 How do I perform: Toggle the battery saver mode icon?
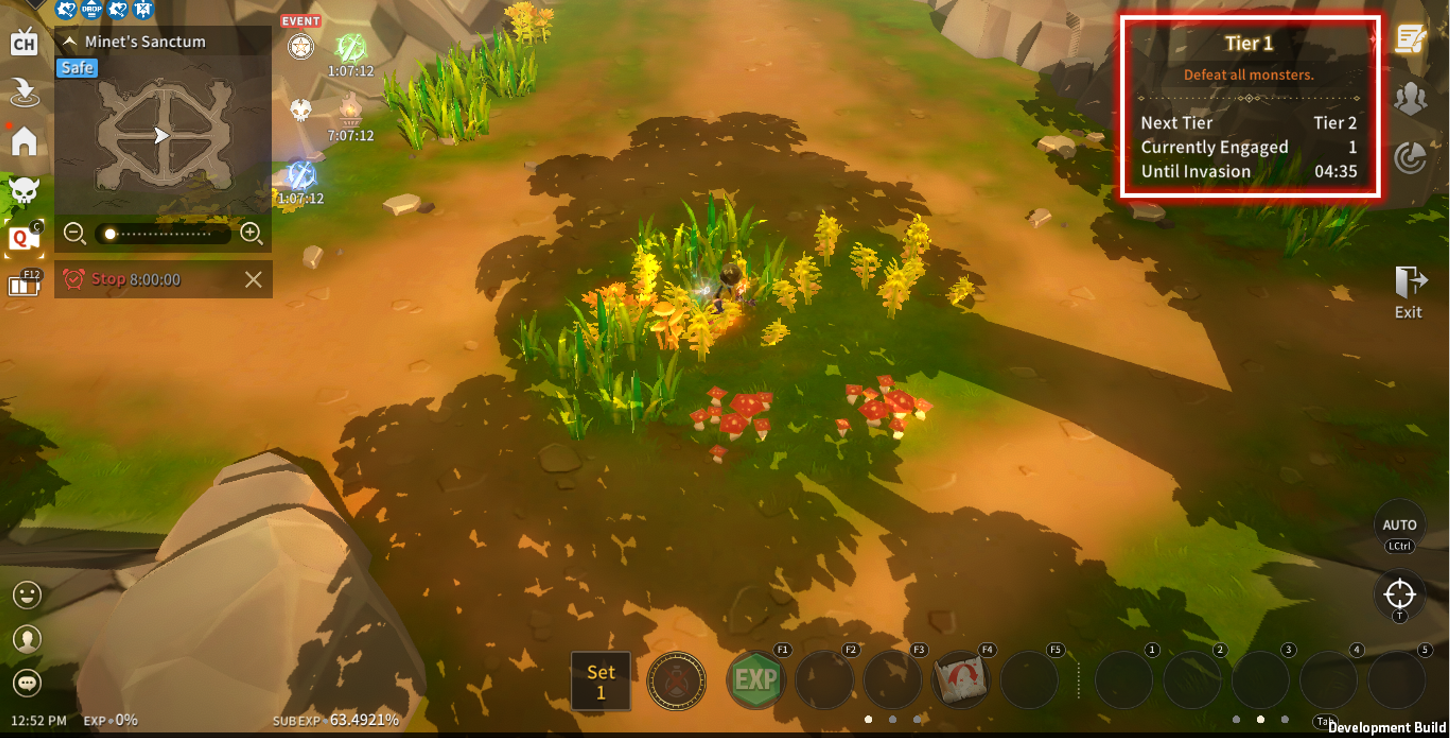pyautogui.click(x=24, y=284)
